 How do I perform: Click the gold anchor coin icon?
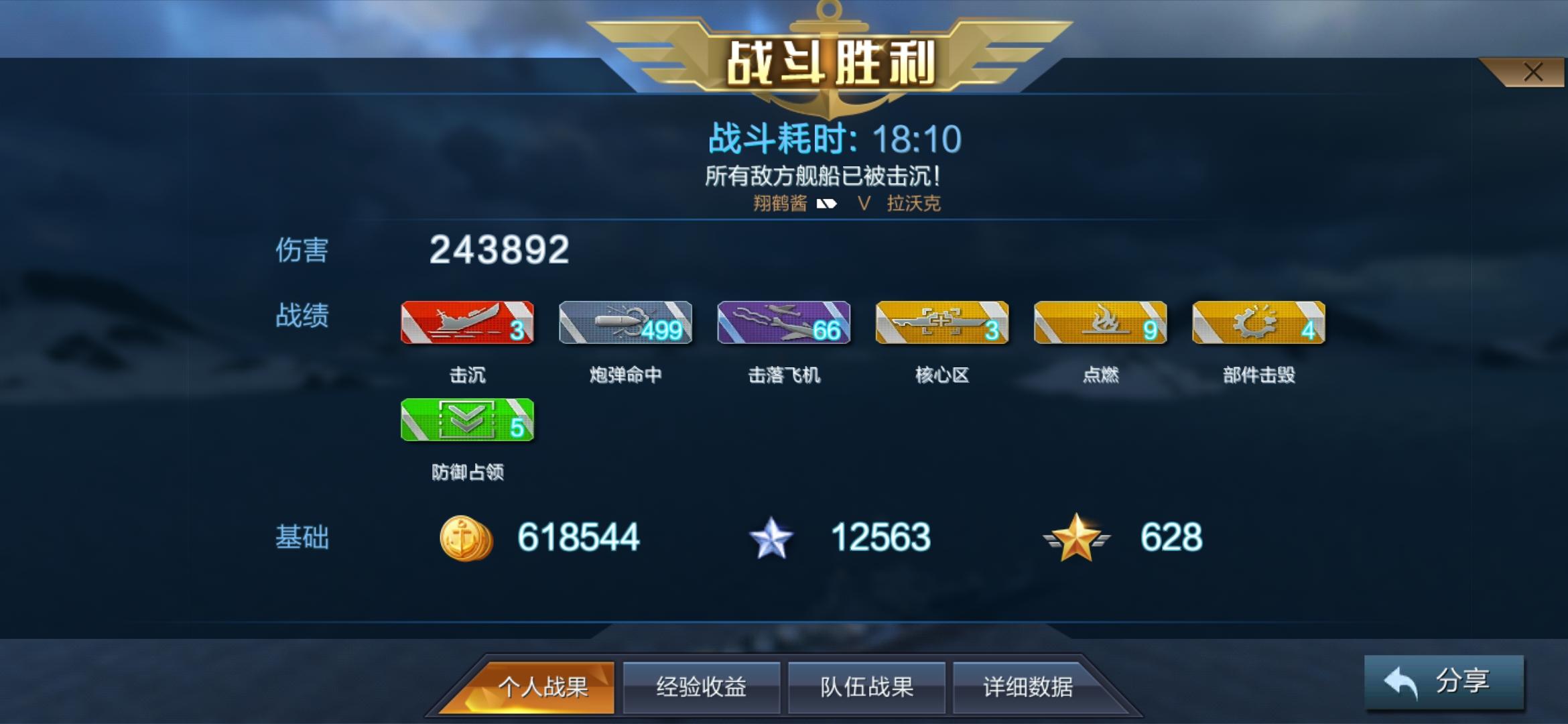point(467,536)
